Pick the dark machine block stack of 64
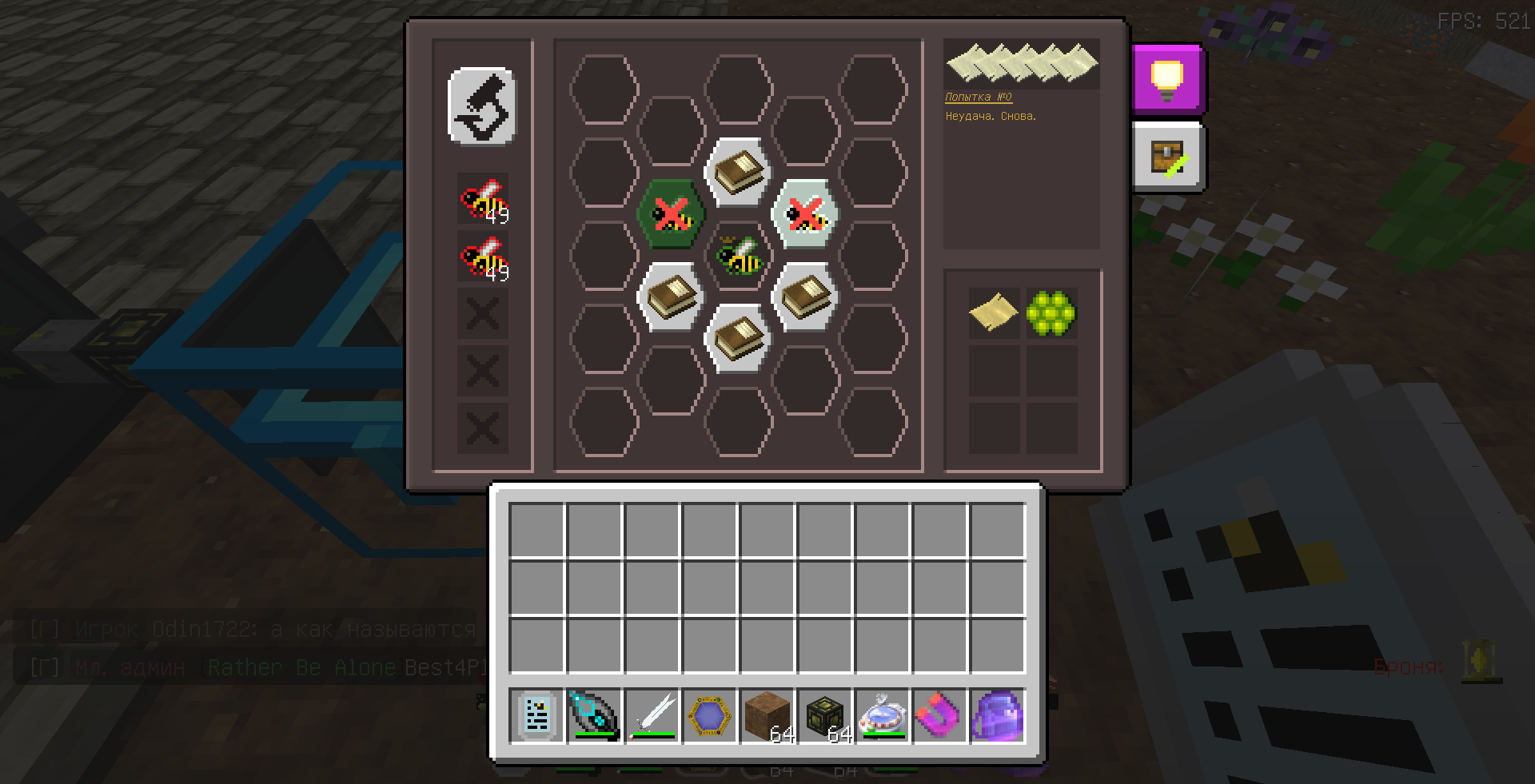 click(x=825, y=715)
